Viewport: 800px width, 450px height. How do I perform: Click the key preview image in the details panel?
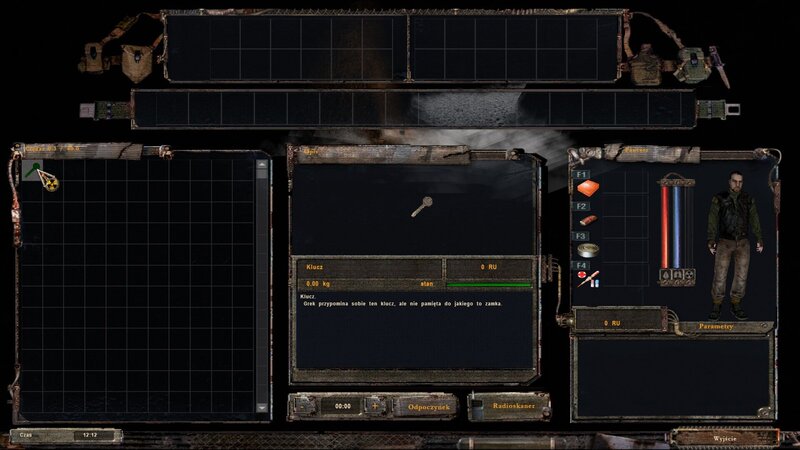pos(424,208)
